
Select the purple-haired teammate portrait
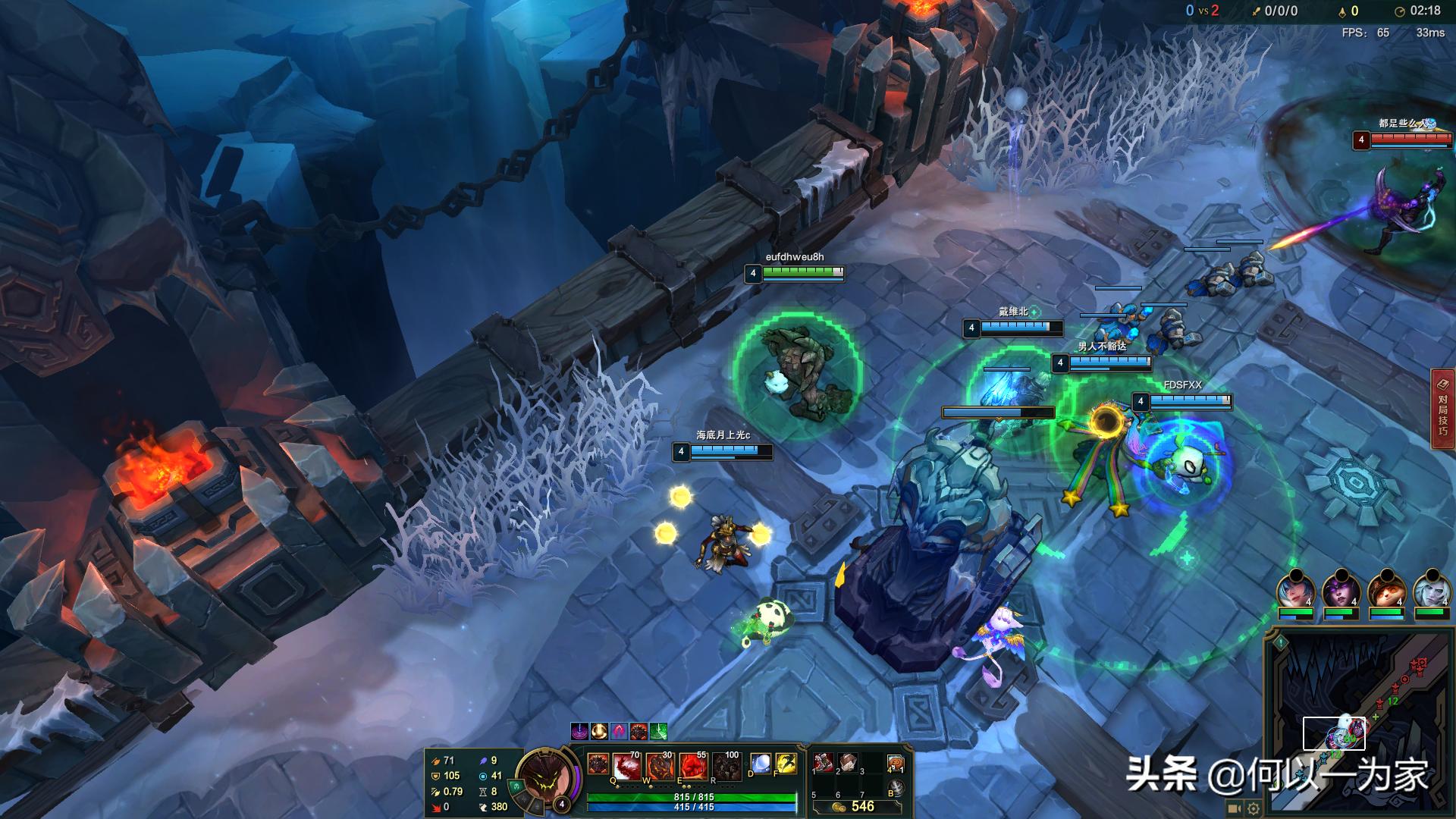click(x=1341, y=590)
